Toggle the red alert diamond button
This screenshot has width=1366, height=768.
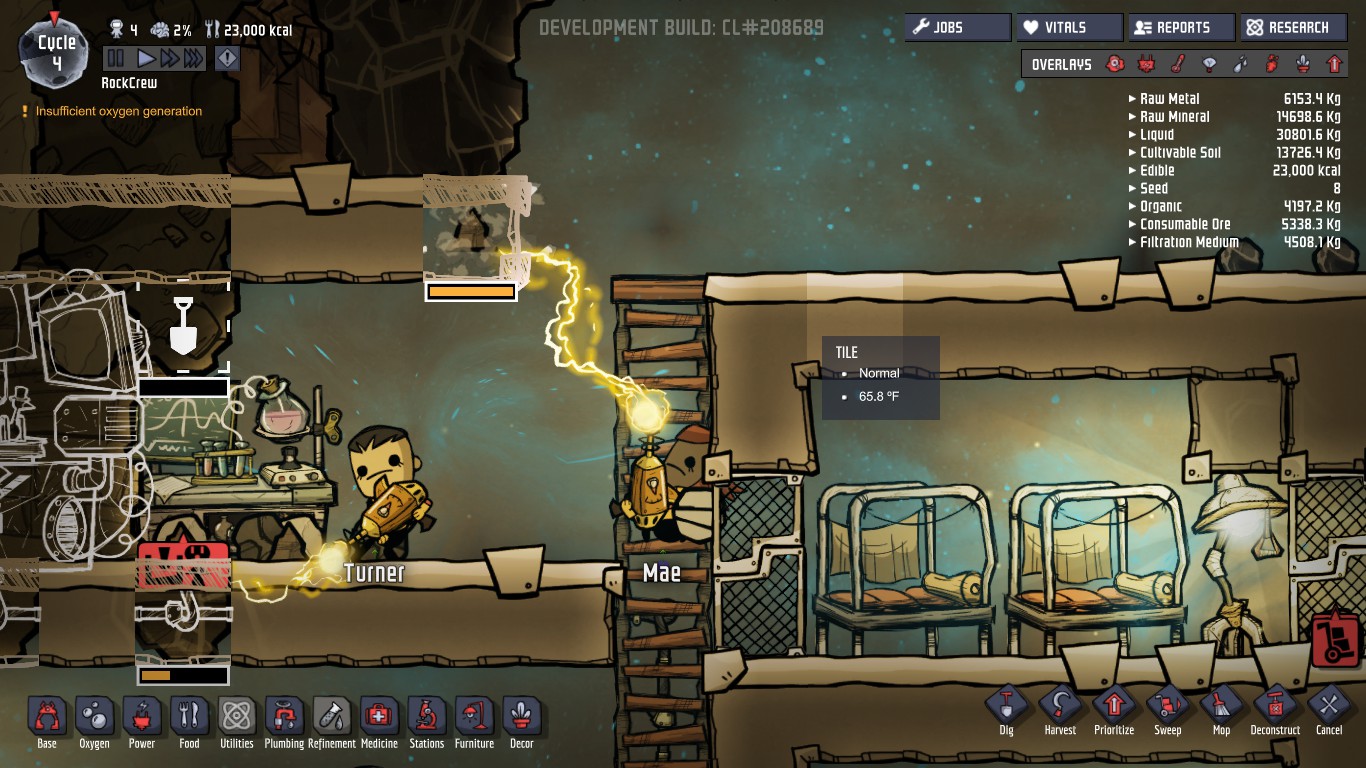(x=228, y=59)
